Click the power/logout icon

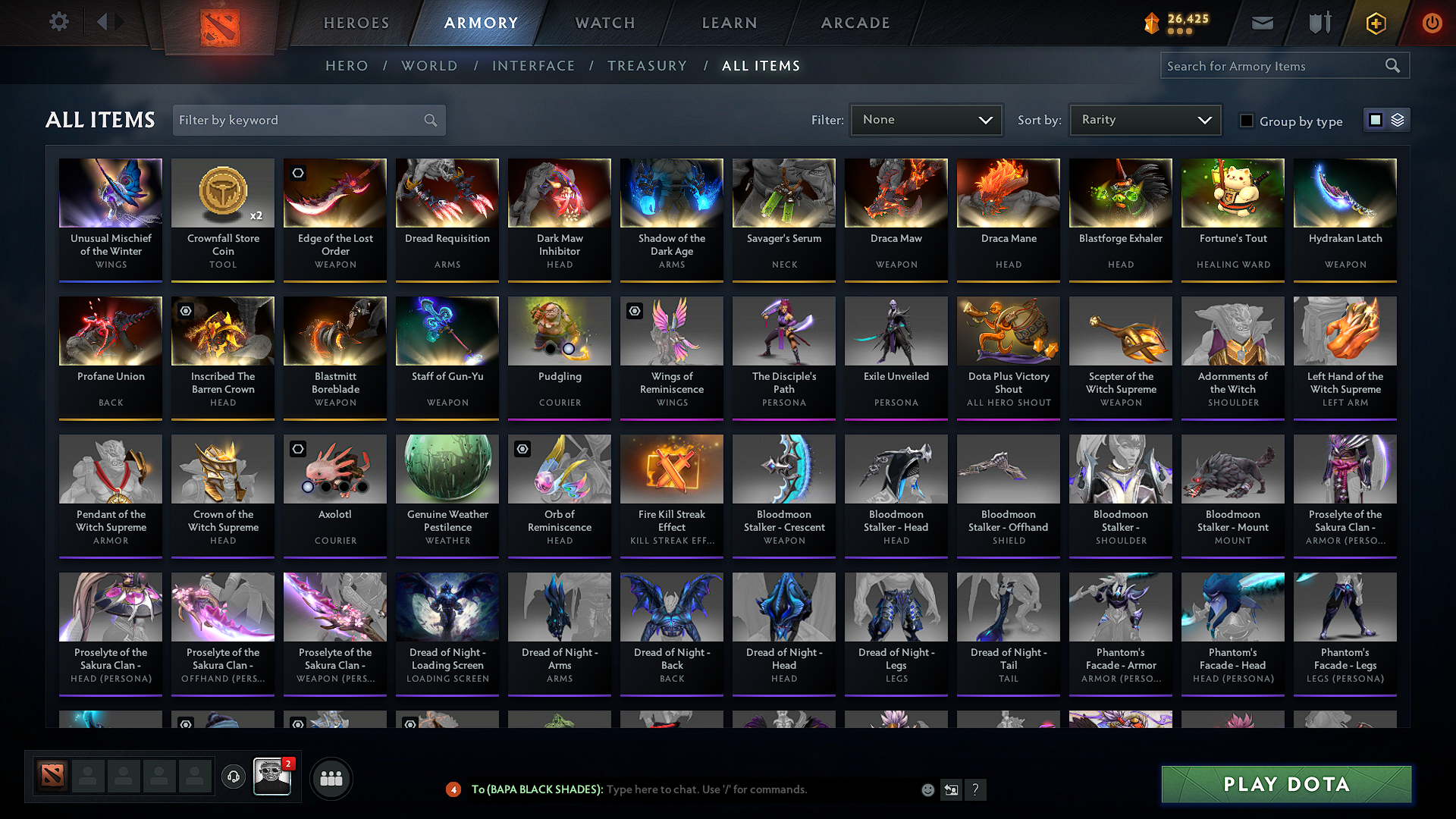(x=1432, y=23)
